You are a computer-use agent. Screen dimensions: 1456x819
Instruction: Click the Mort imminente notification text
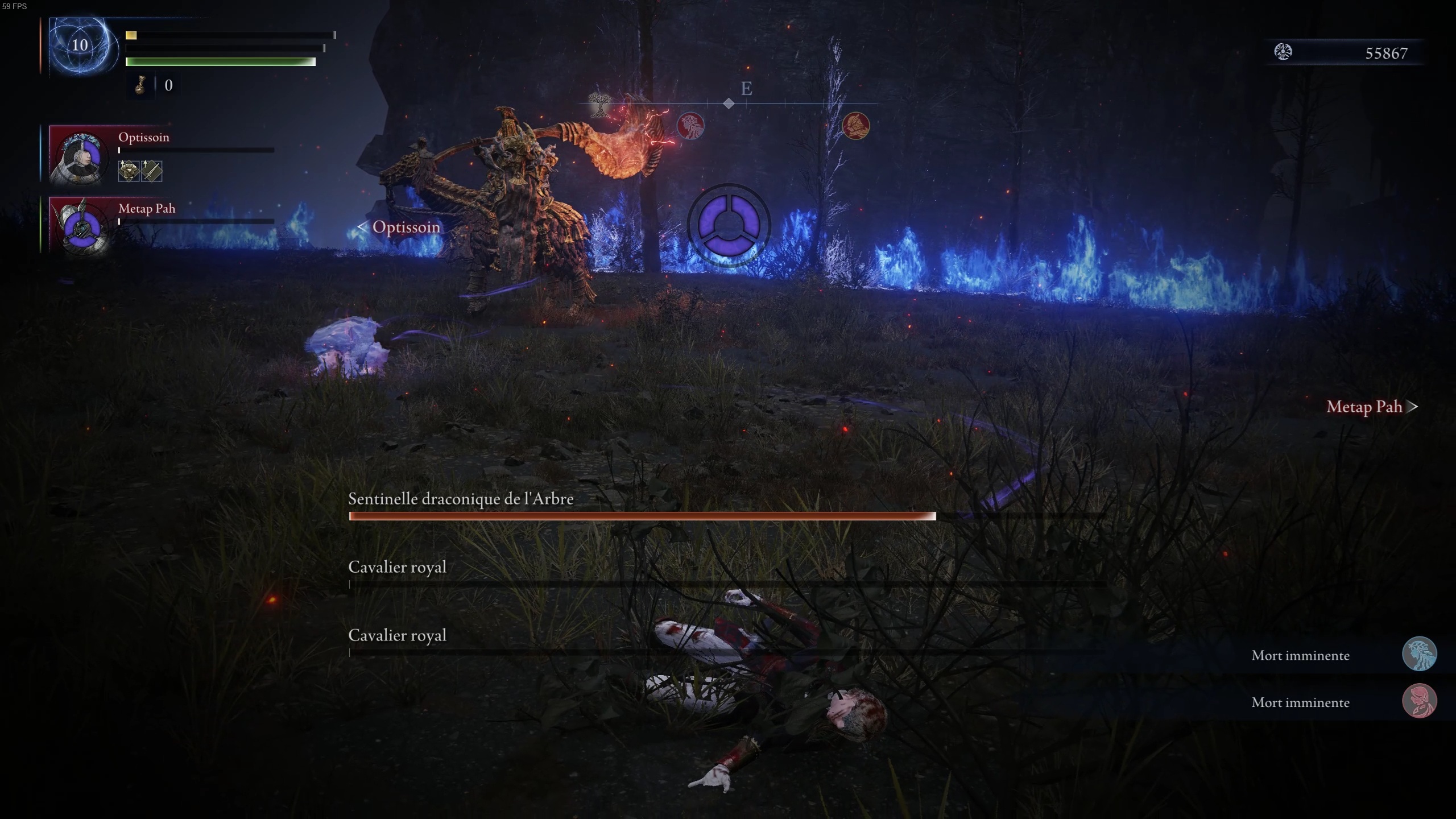click(1300, 655)
